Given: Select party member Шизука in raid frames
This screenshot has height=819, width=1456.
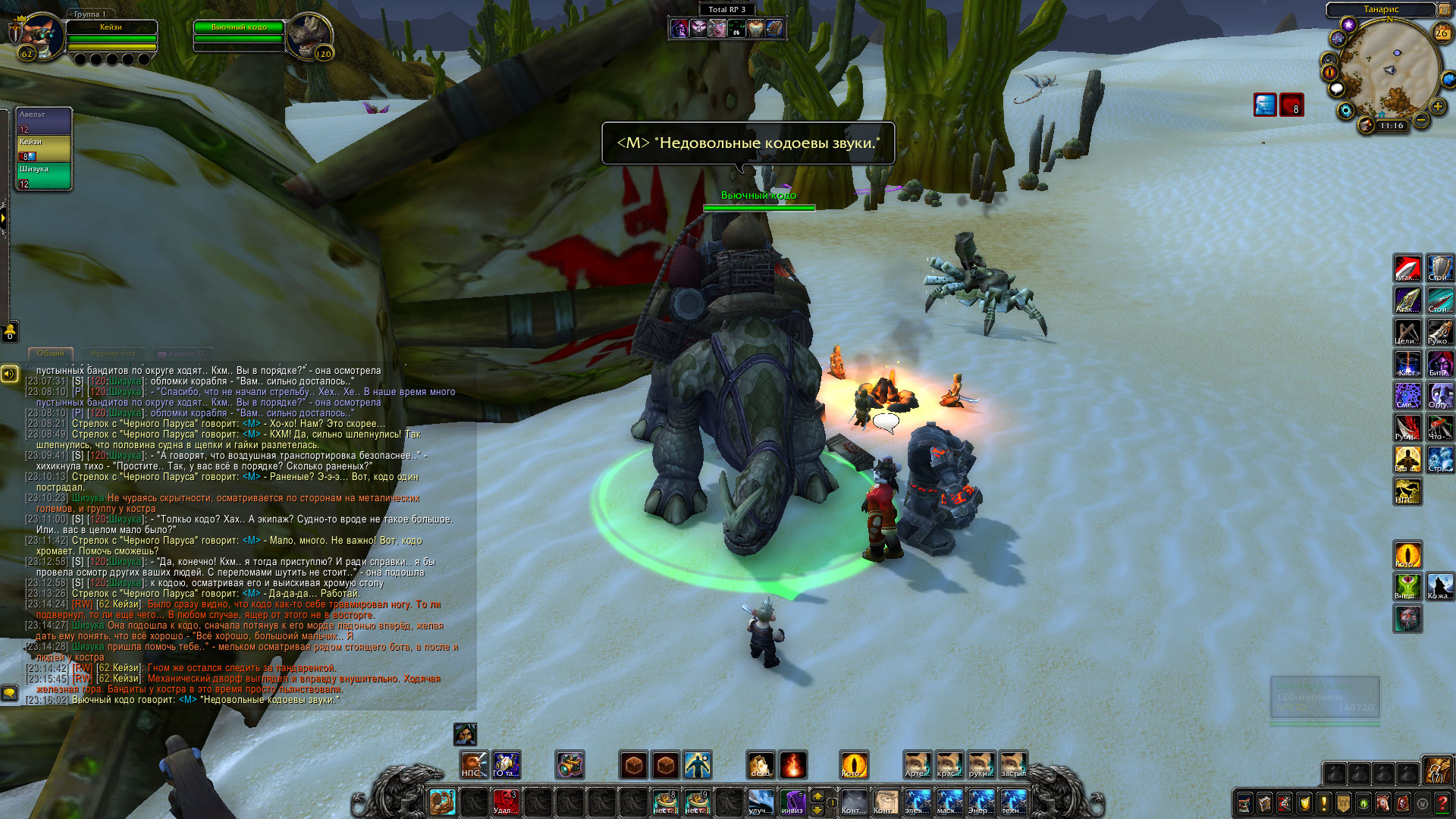Looking at the screenshot, I should click(44, 176).
